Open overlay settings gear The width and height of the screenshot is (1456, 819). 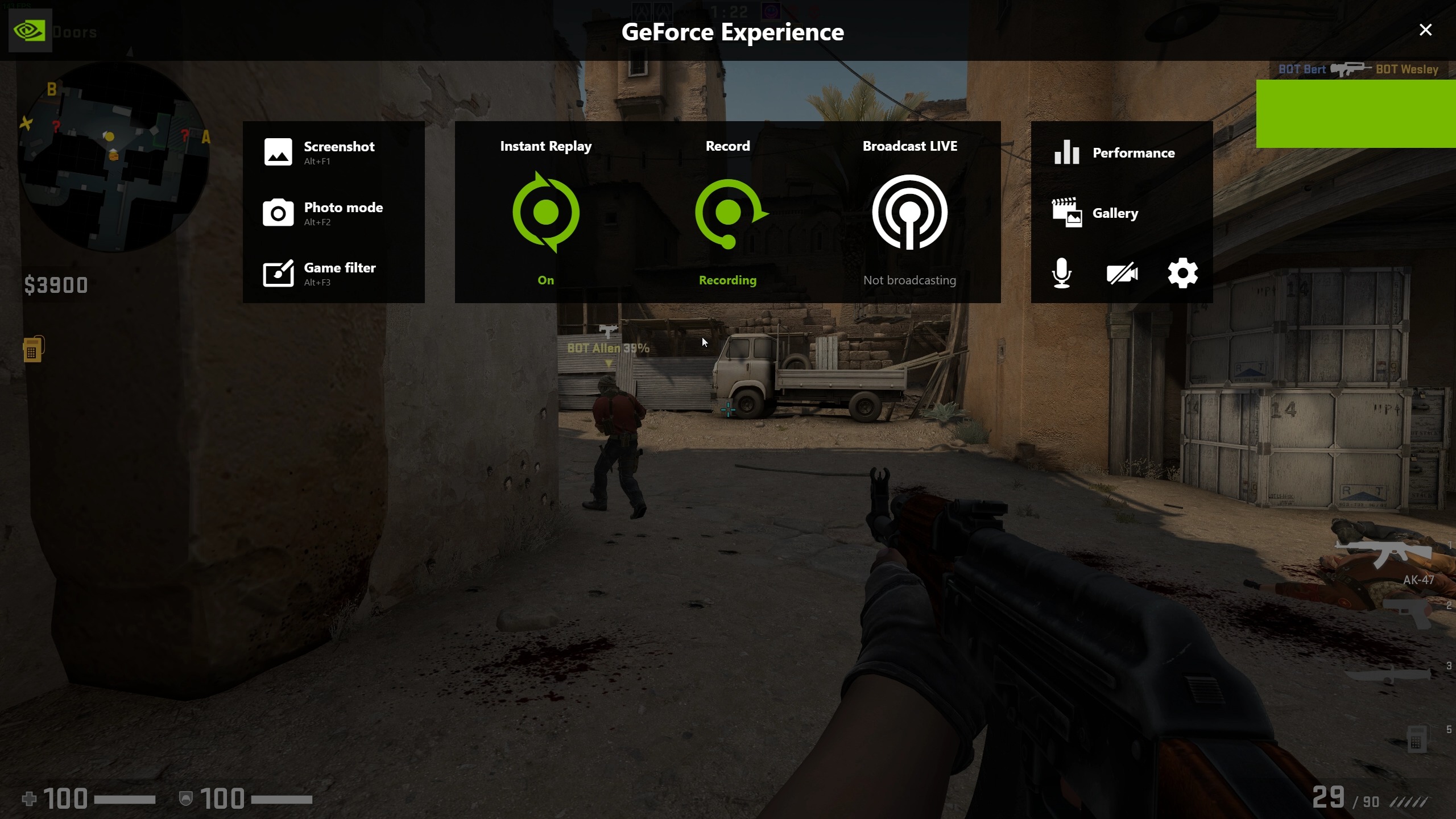click(x=1182, y=274)
